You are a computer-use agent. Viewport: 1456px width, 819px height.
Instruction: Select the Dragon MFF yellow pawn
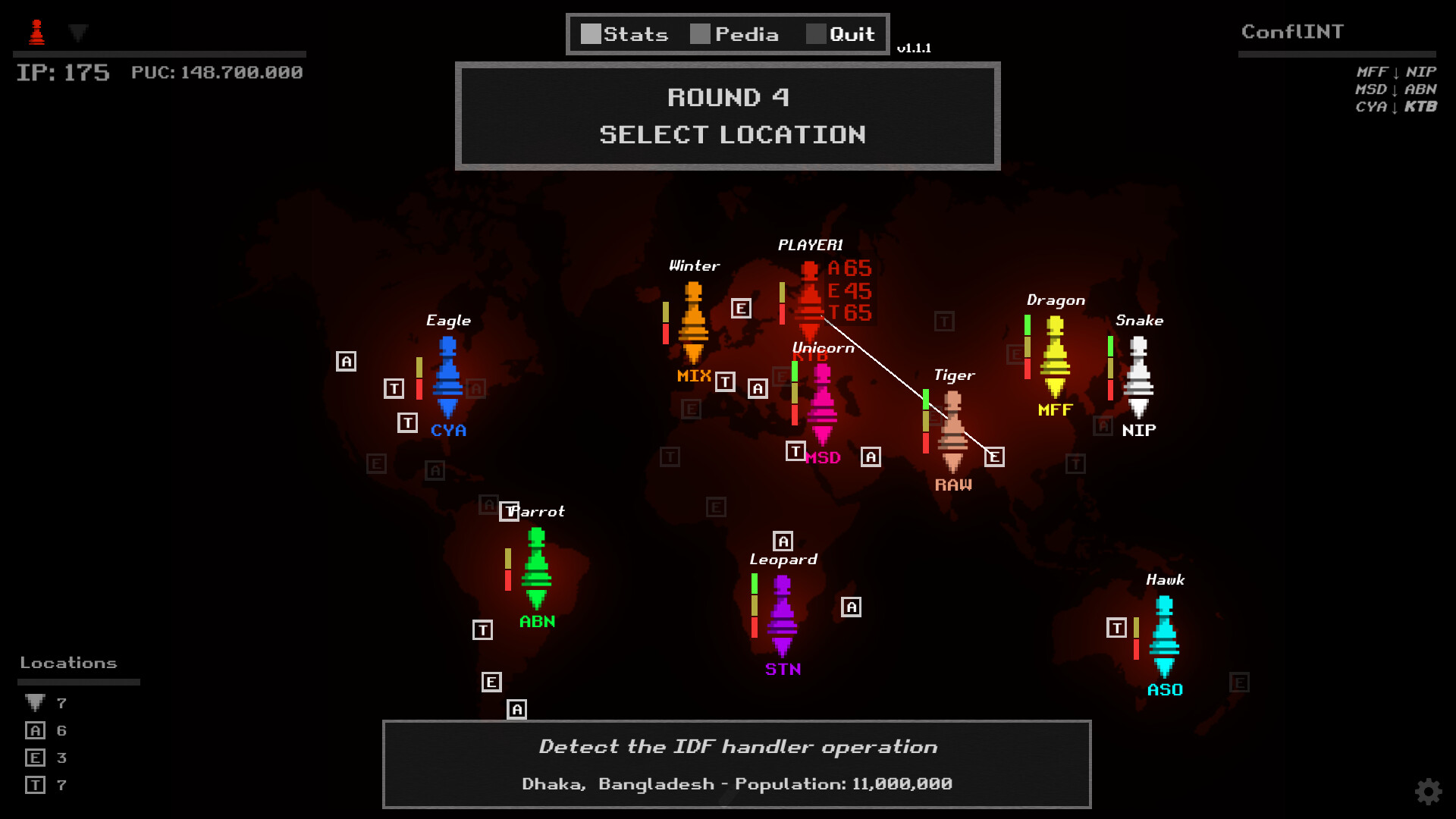click(1054, 356)
